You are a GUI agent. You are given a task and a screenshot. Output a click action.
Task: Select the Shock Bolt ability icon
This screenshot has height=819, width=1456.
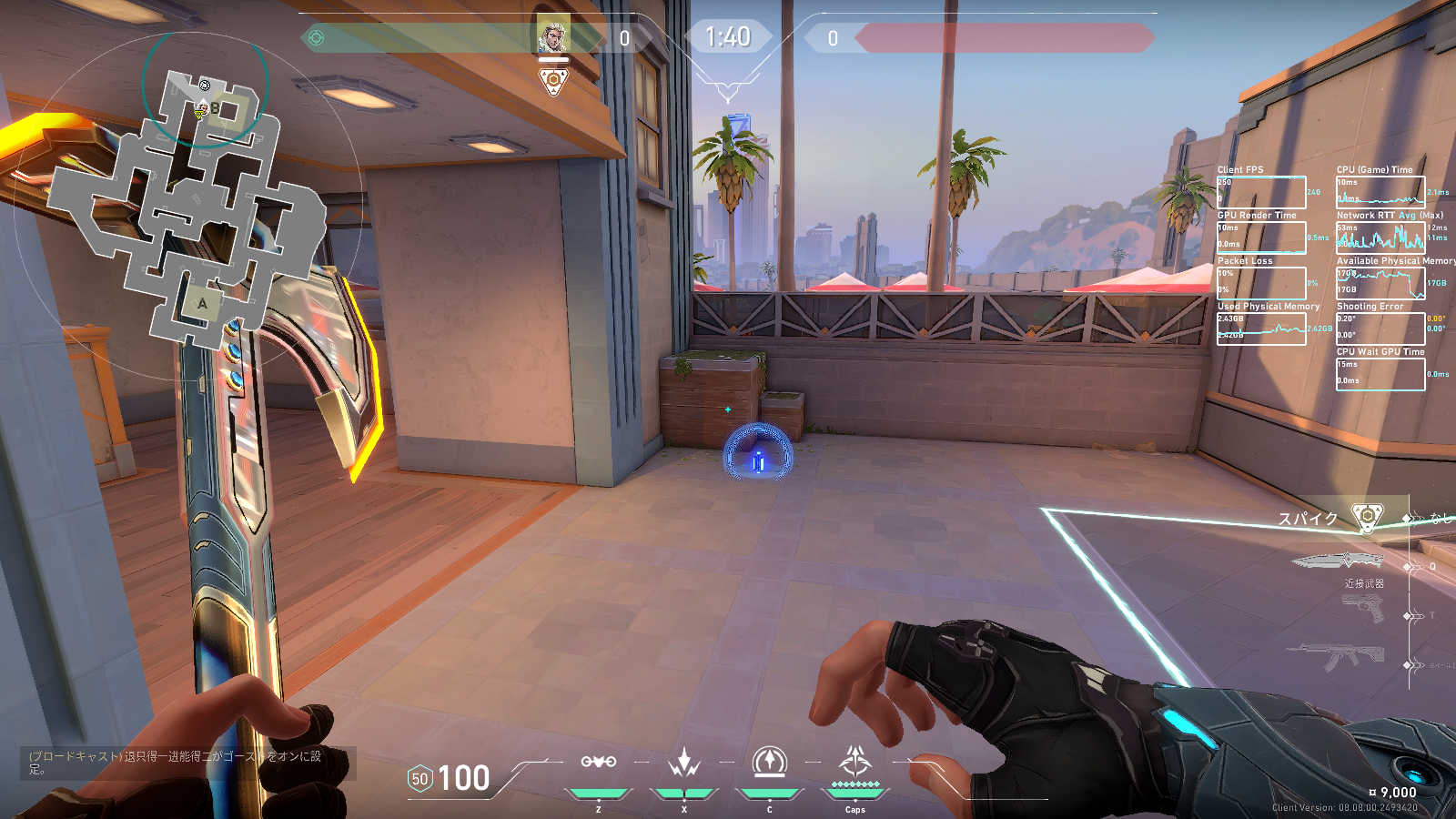(683, 763)
